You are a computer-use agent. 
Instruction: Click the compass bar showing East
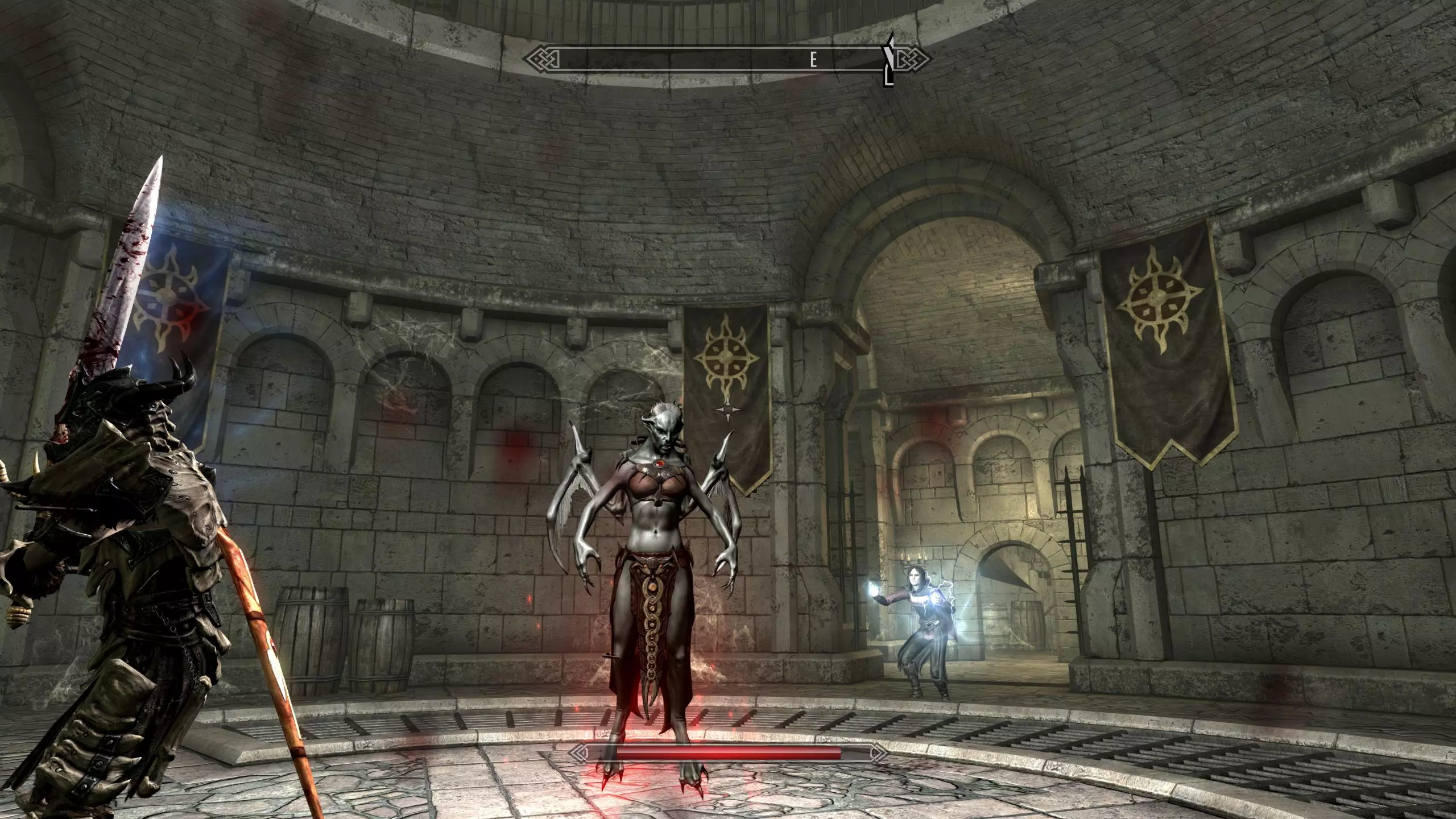click(727, 59)
